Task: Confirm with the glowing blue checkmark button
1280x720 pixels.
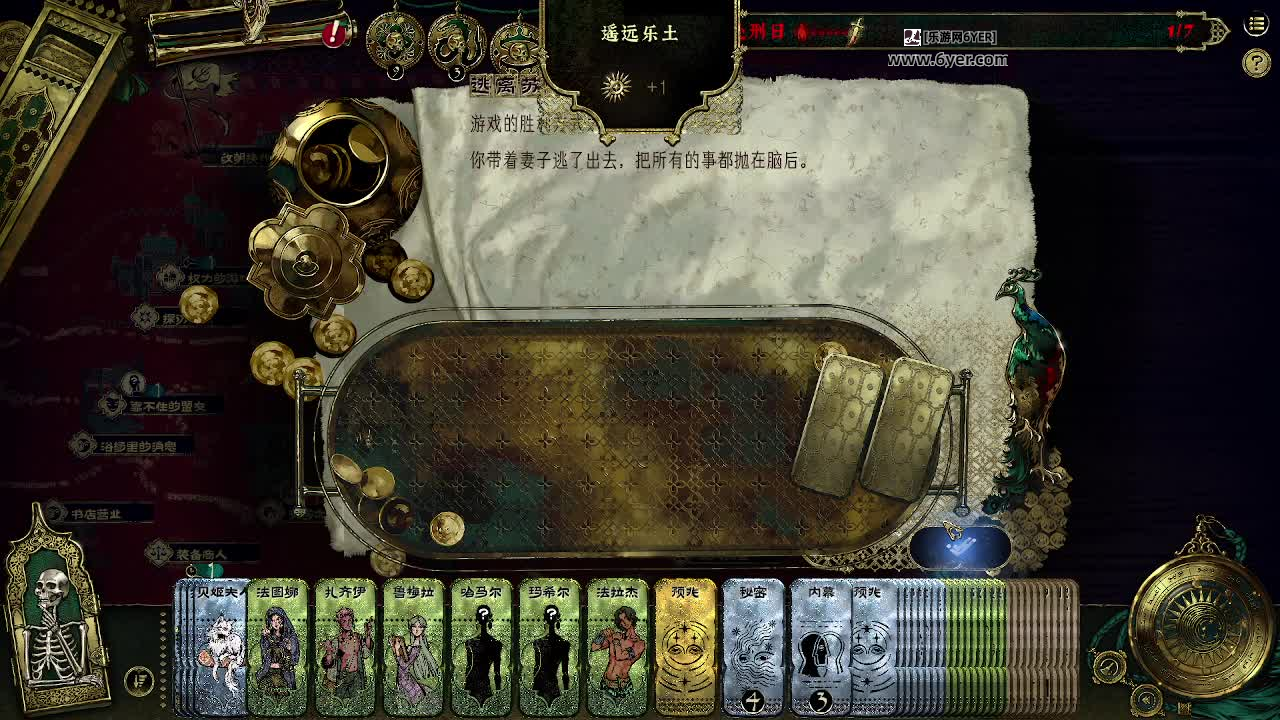Action: click(959, 547)
